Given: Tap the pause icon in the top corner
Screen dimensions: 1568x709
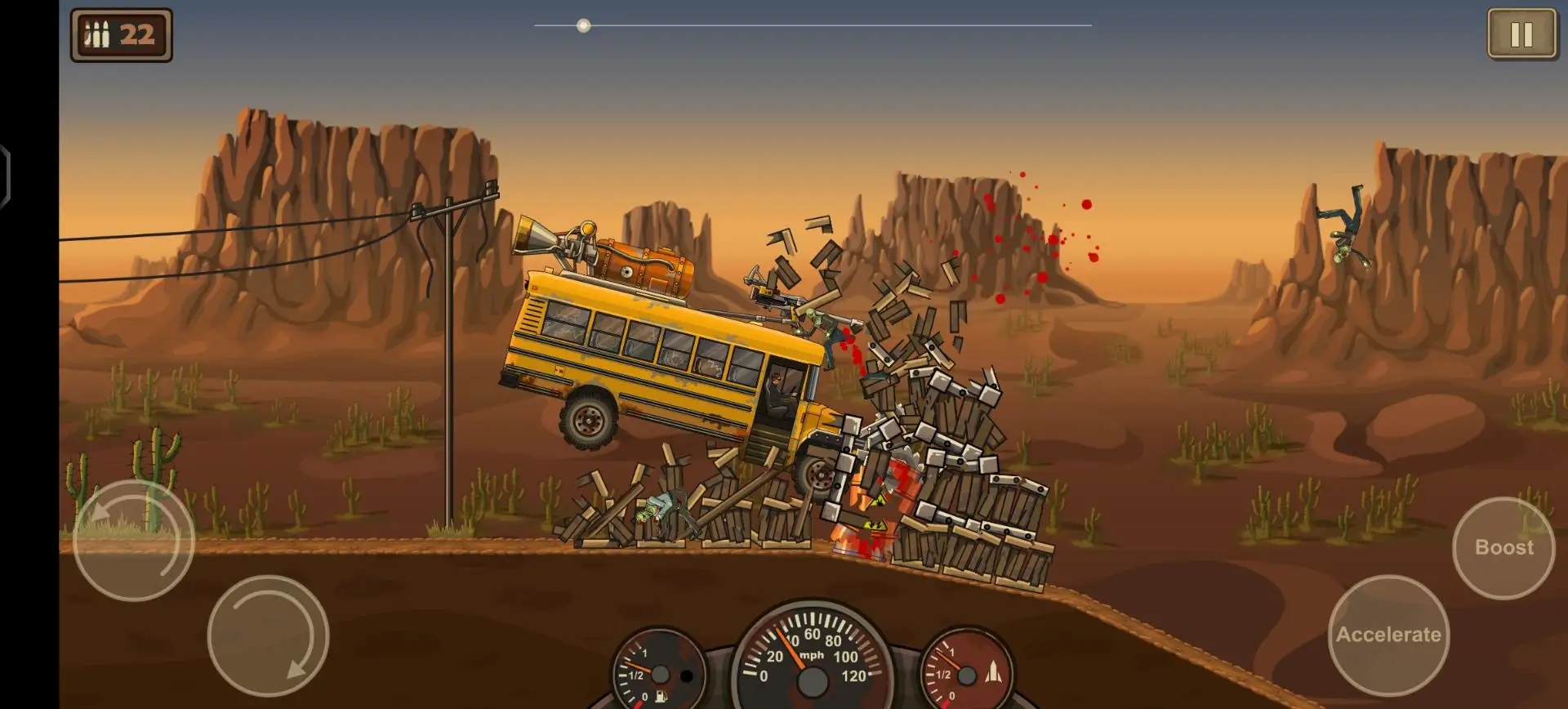Looking at the screenshot, I should click(1521, 34).
